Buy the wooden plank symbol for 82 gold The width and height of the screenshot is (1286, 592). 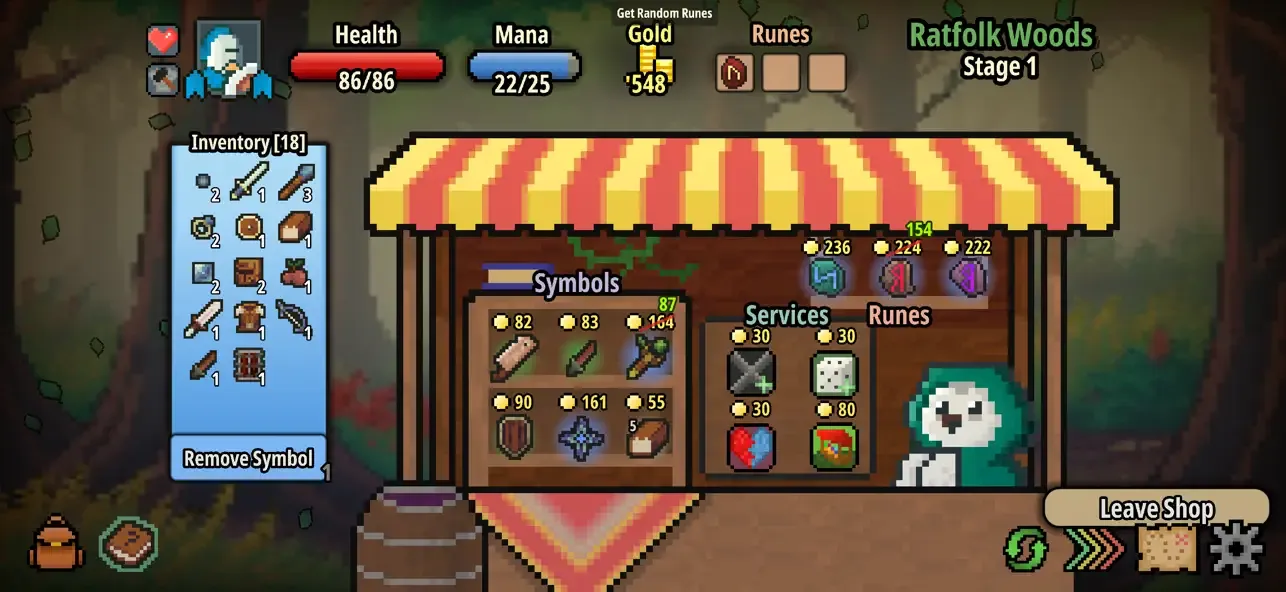(x=514, y=357)
